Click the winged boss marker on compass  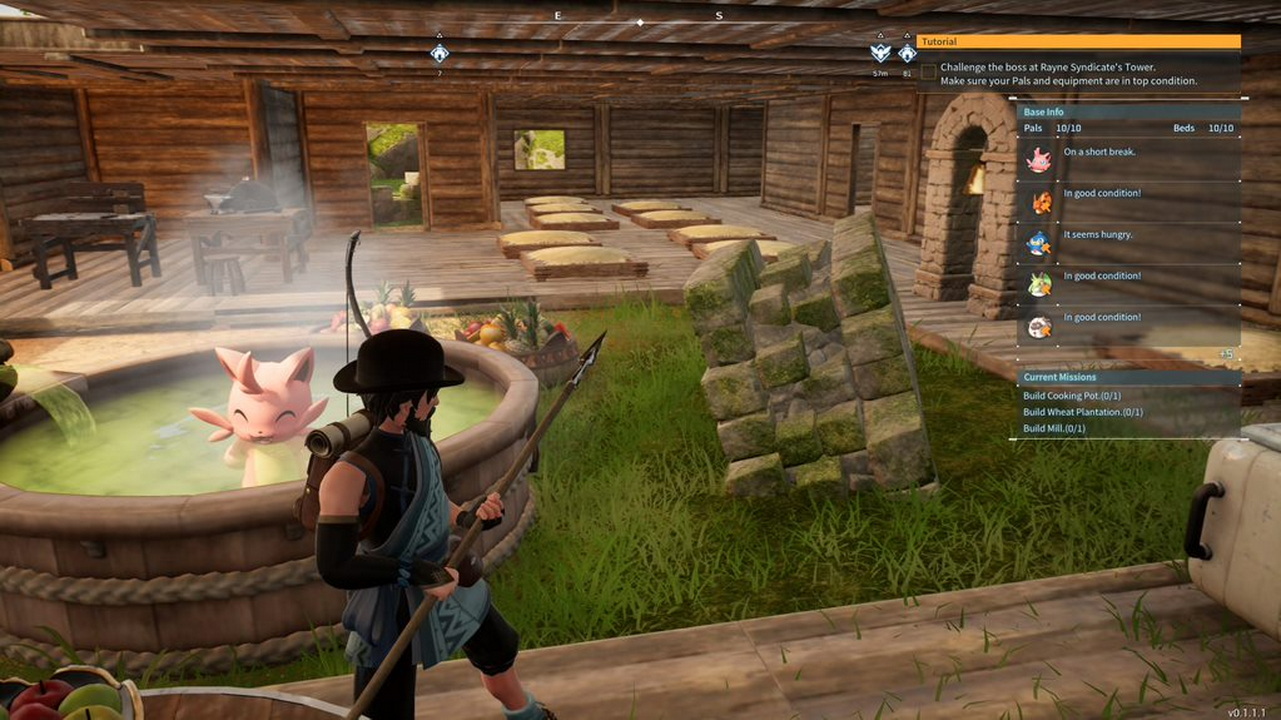tap(880, 53)
